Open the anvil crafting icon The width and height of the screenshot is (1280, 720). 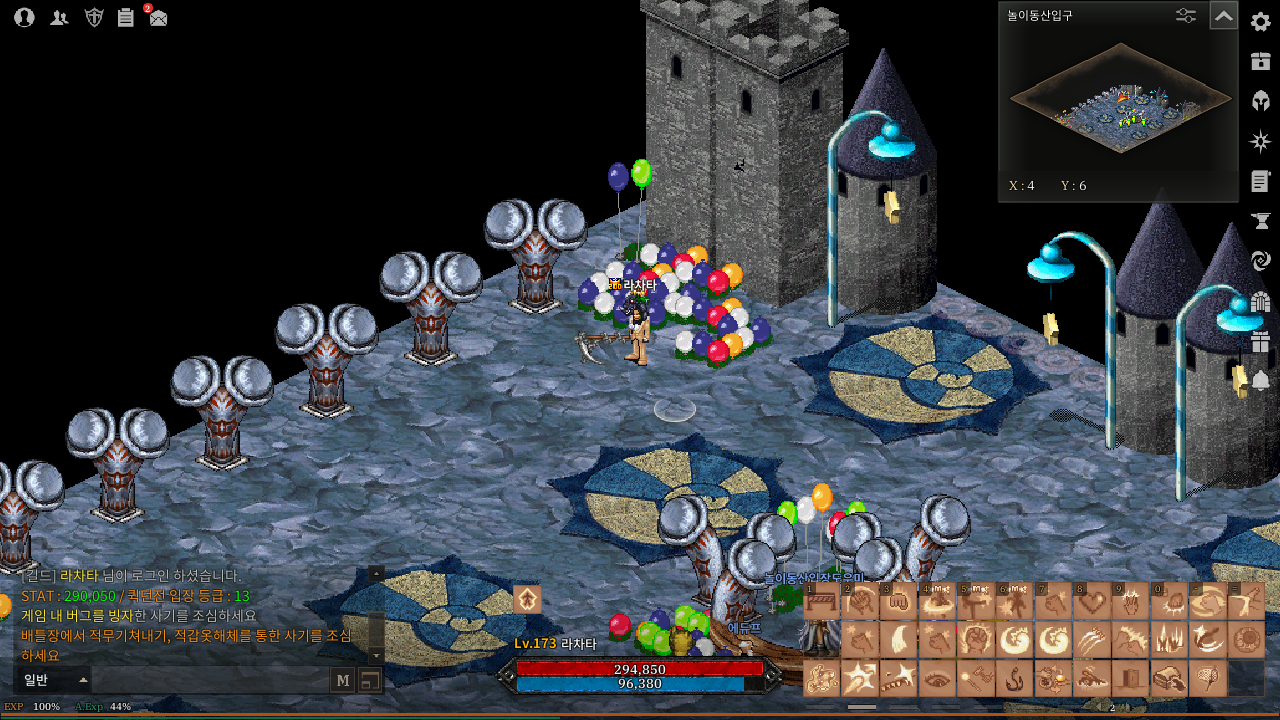pyautogui.click(x=1260, y=221)
